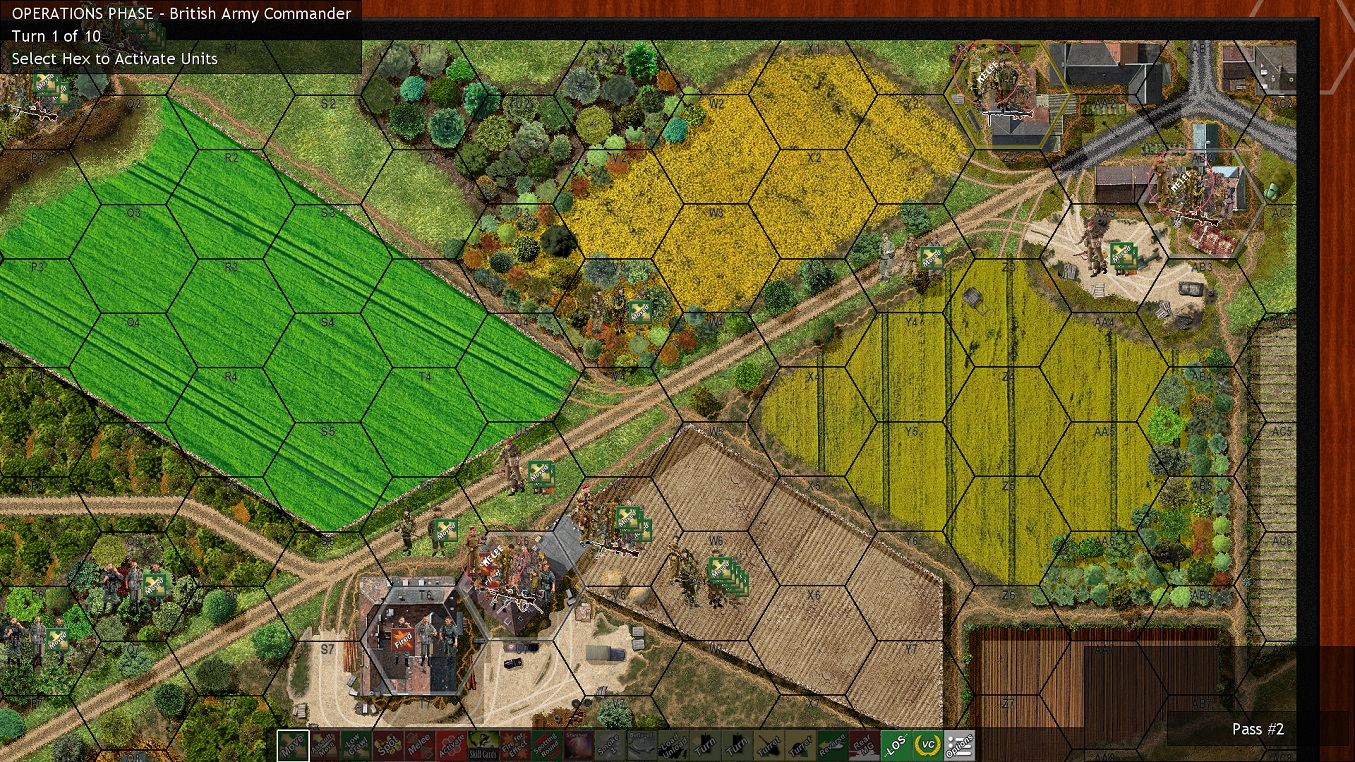Viewport: 1355px width, 762px height.
Task: Toggle Load/Unload for the unit
Action: (x=675, y=745)
